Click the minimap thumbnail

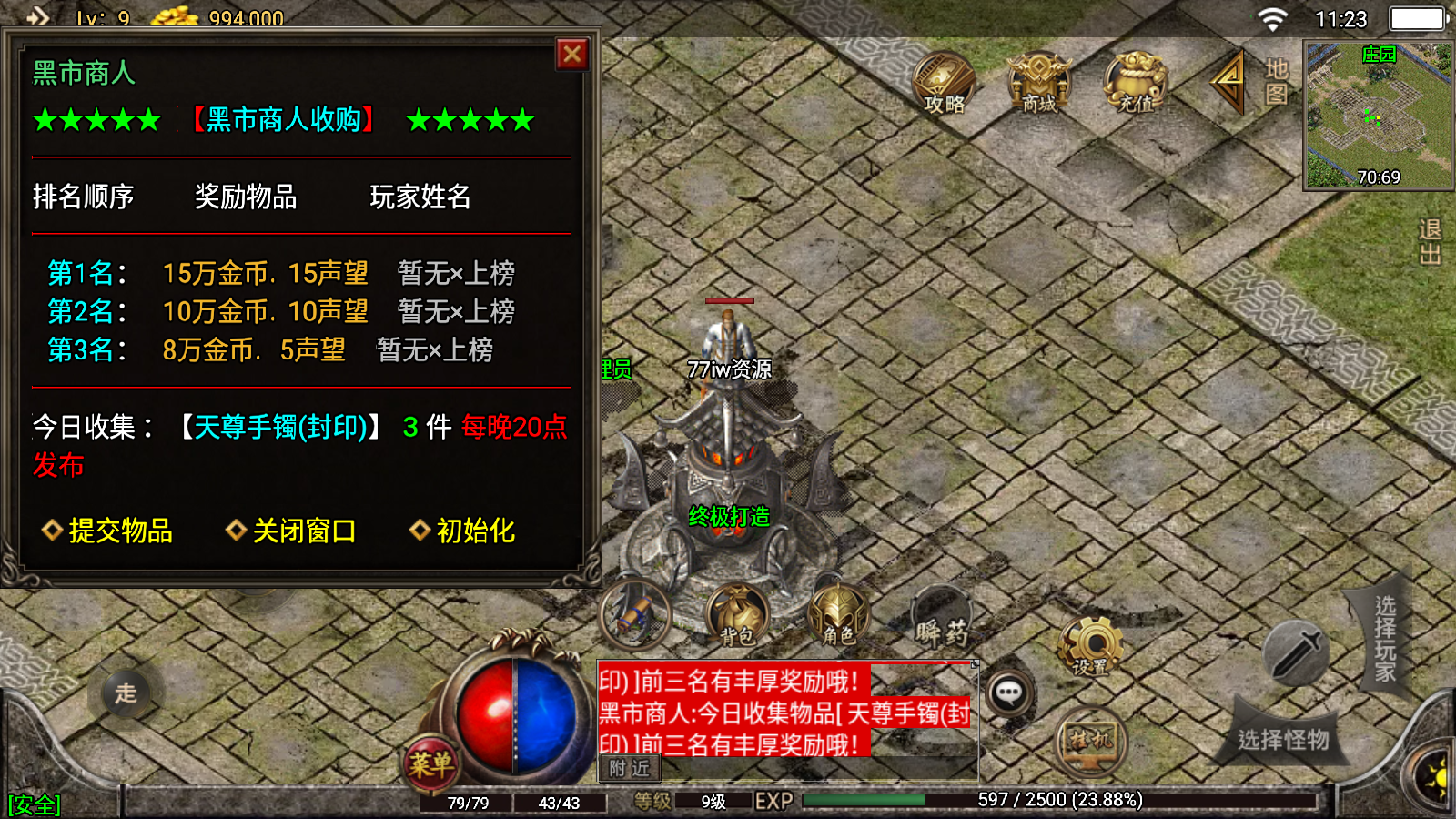(x=1378, y=116)
